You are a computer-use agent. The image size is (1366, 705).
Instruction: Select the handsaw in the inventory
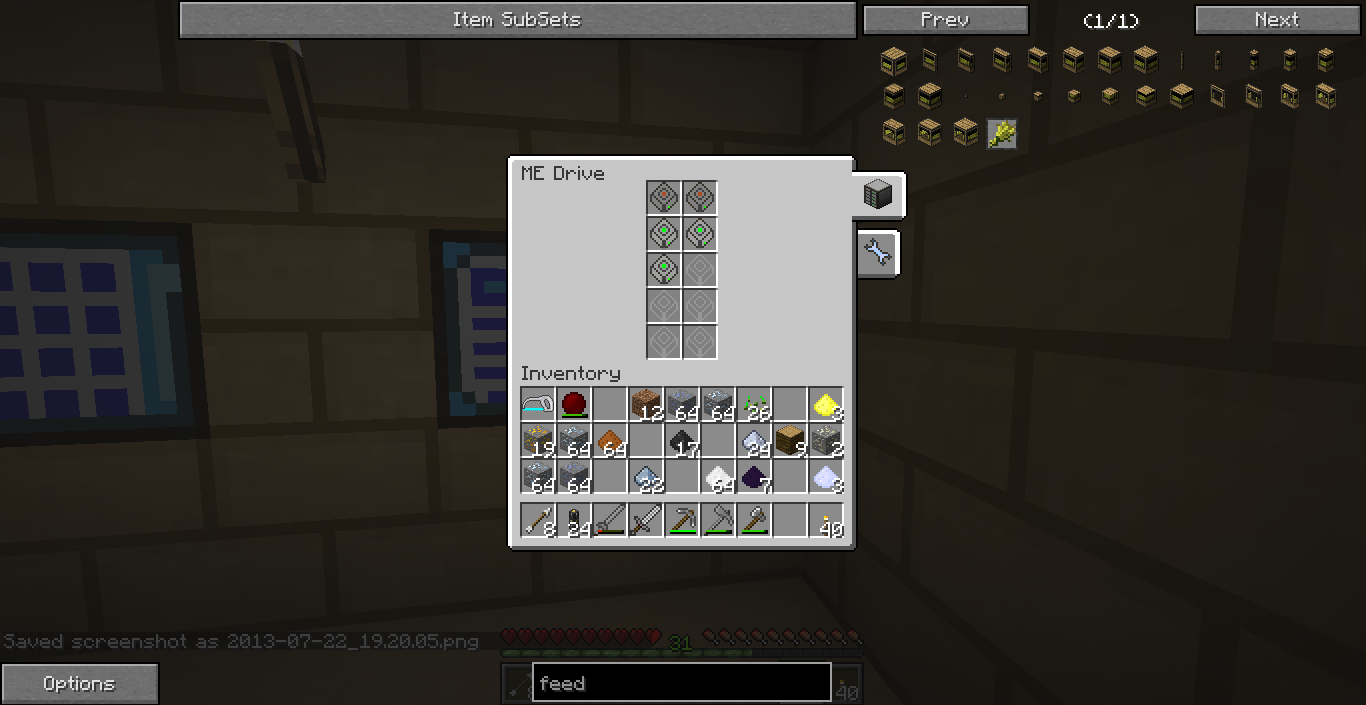click(538, 405)
